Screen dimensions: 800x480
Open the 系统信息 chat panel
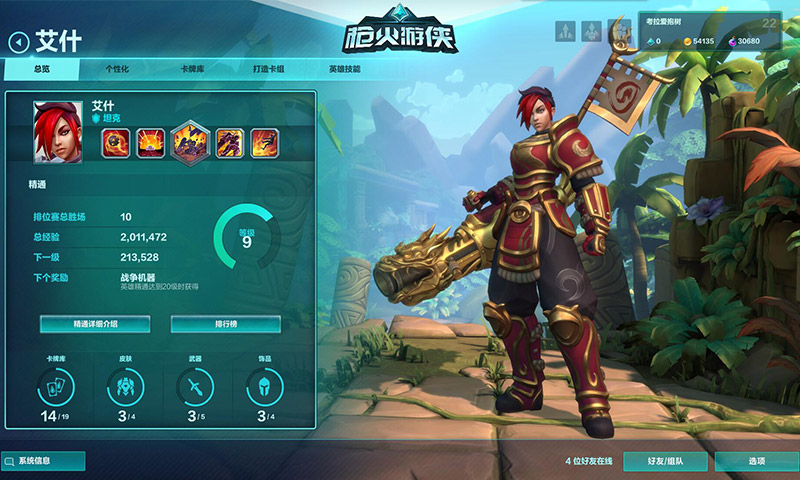pyautogui.click(x=43, y=461)
